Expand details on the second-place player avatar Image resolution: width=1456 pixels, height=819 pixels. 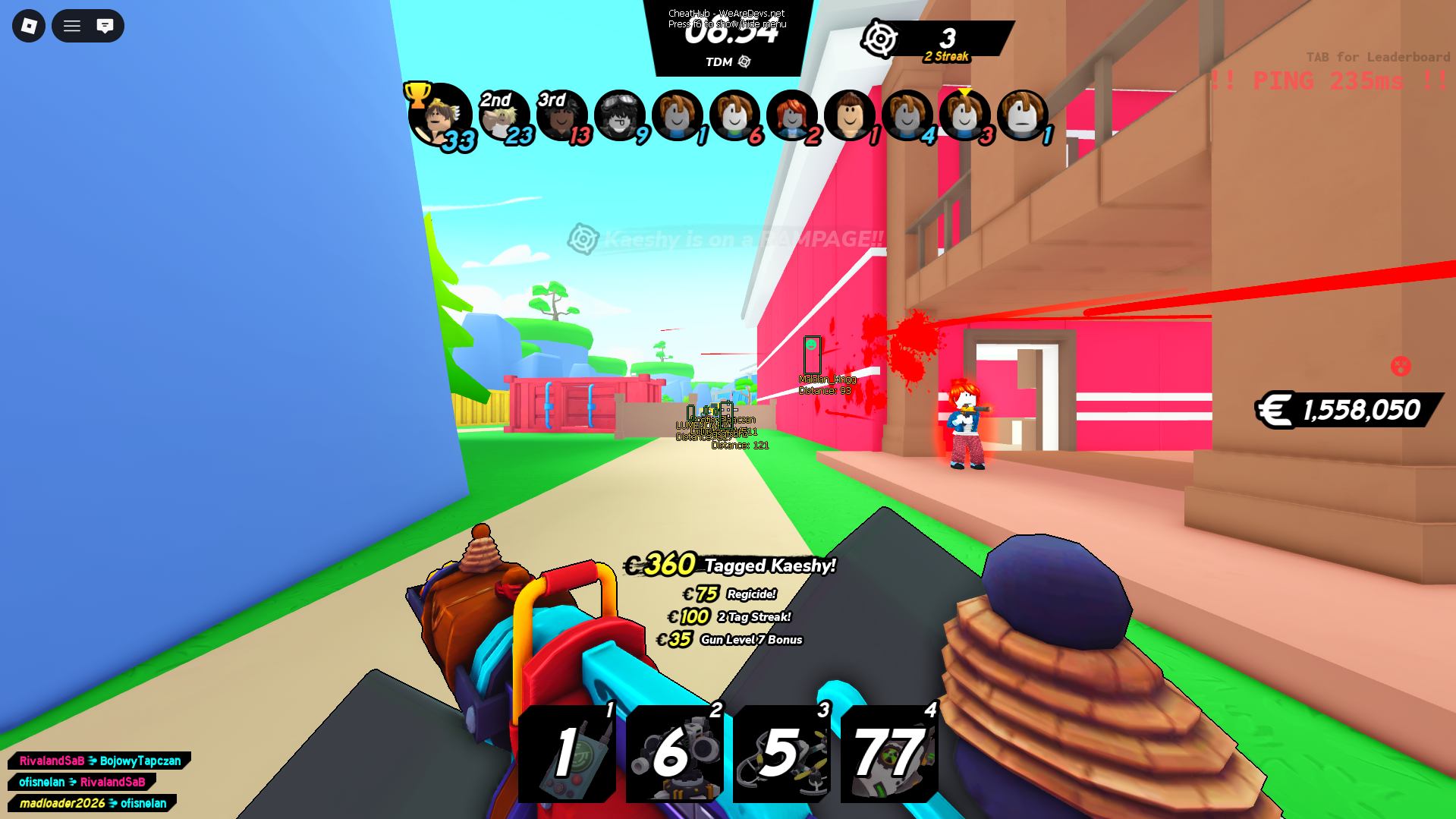coord(505,115)
